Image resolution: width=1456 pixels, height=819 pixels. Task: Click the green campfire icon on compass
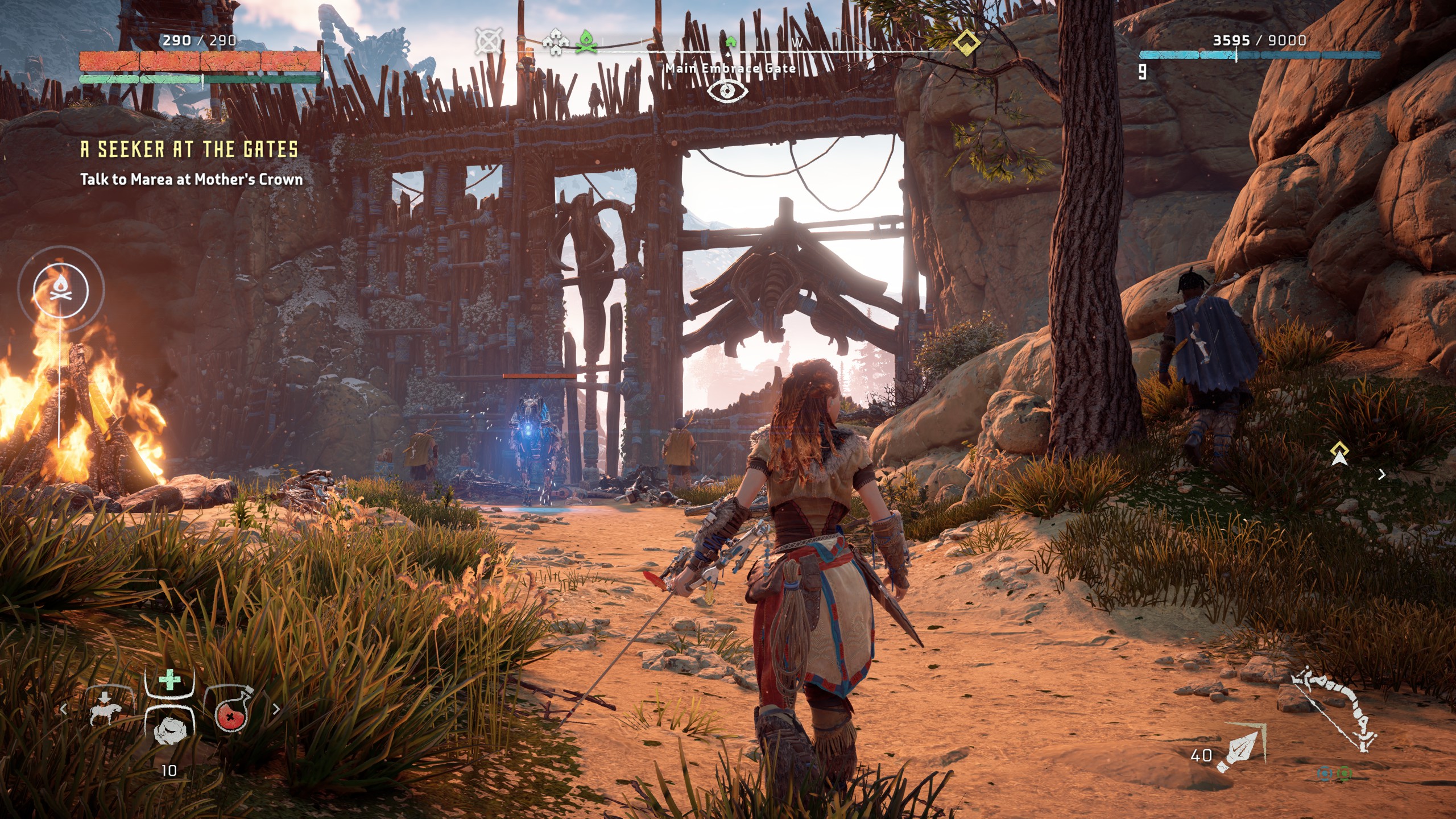pyautogui.click(x=586, y=42)
